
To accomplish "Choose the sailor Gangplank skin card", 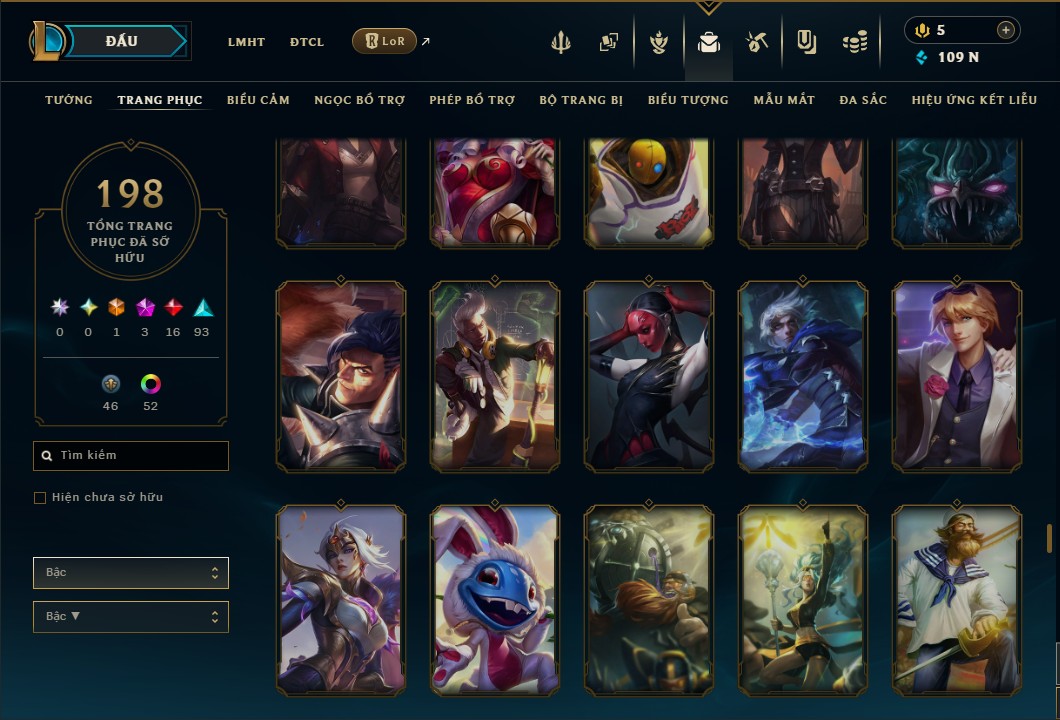I will coord(957,600).
